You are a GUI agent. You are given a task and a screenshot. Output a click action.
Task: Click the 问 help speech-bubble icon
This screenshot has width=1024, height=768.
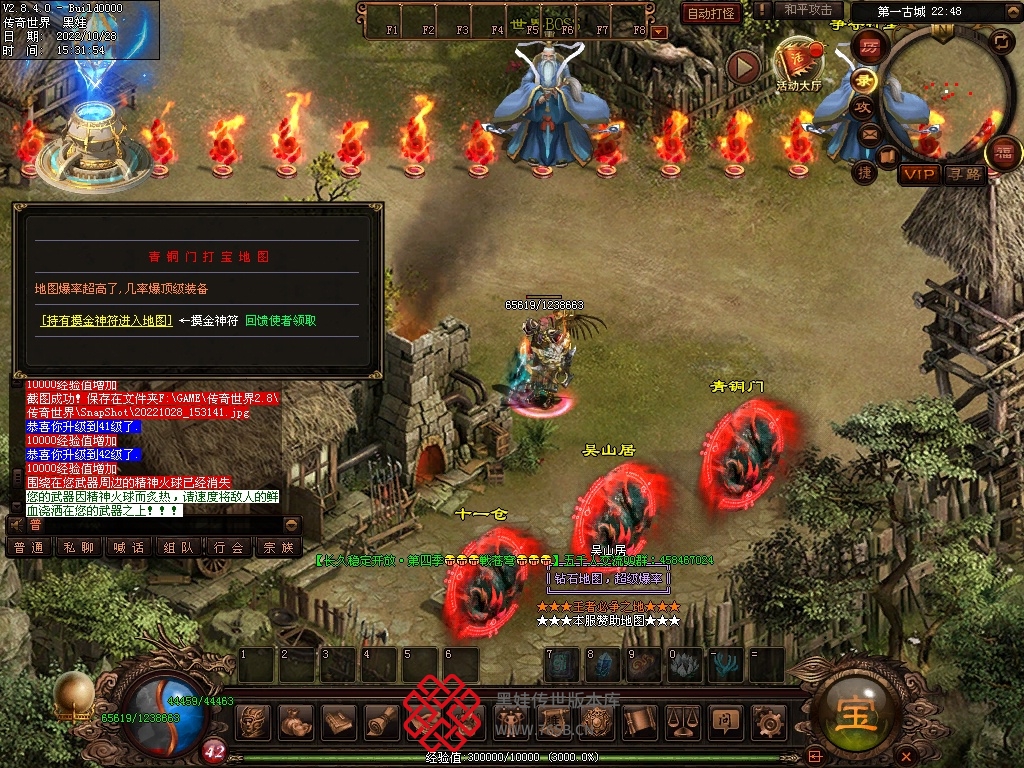point(724,720)
